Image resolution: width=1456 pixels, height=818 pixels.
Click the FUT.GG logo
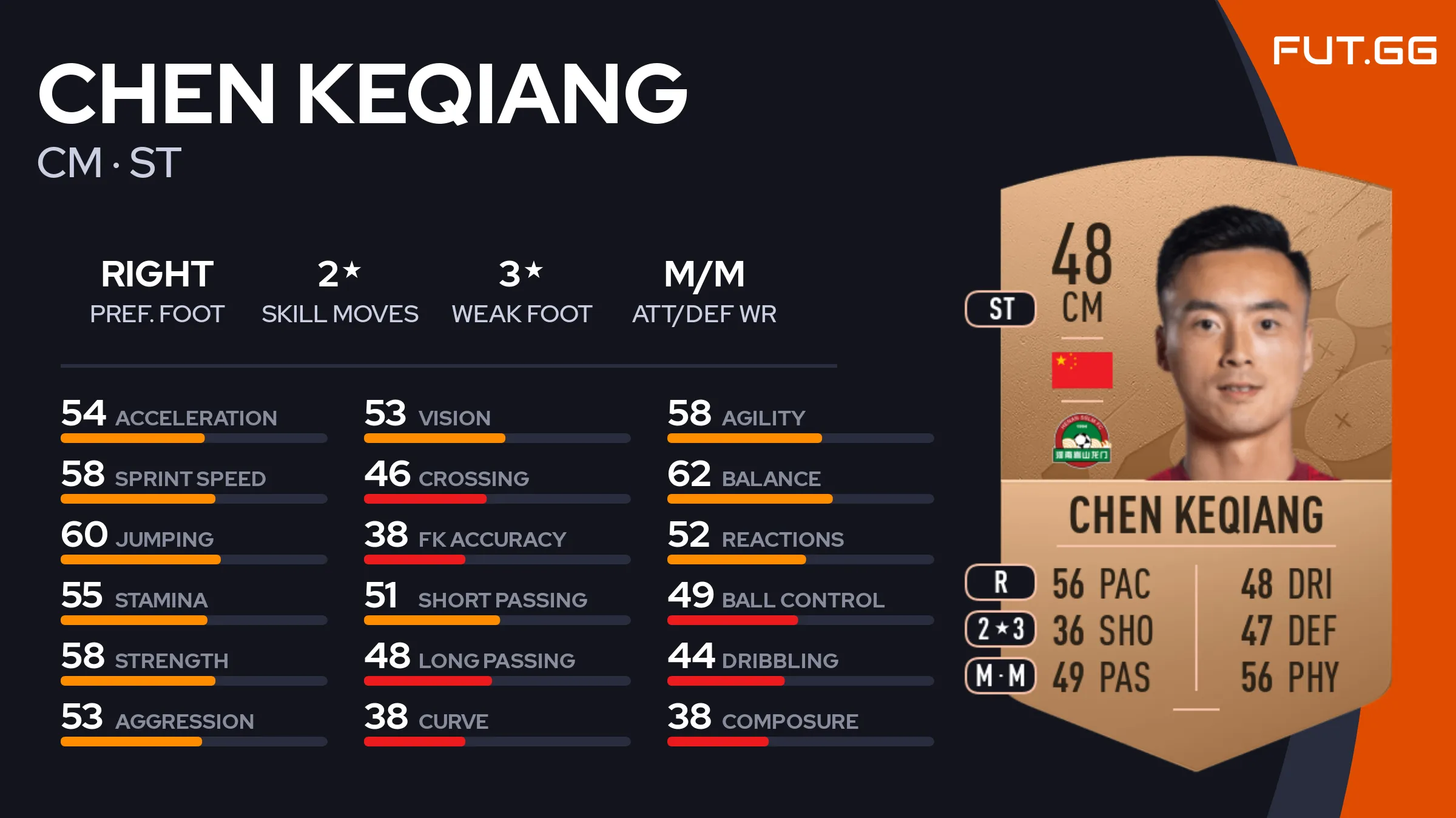[x=1354, y=50]
